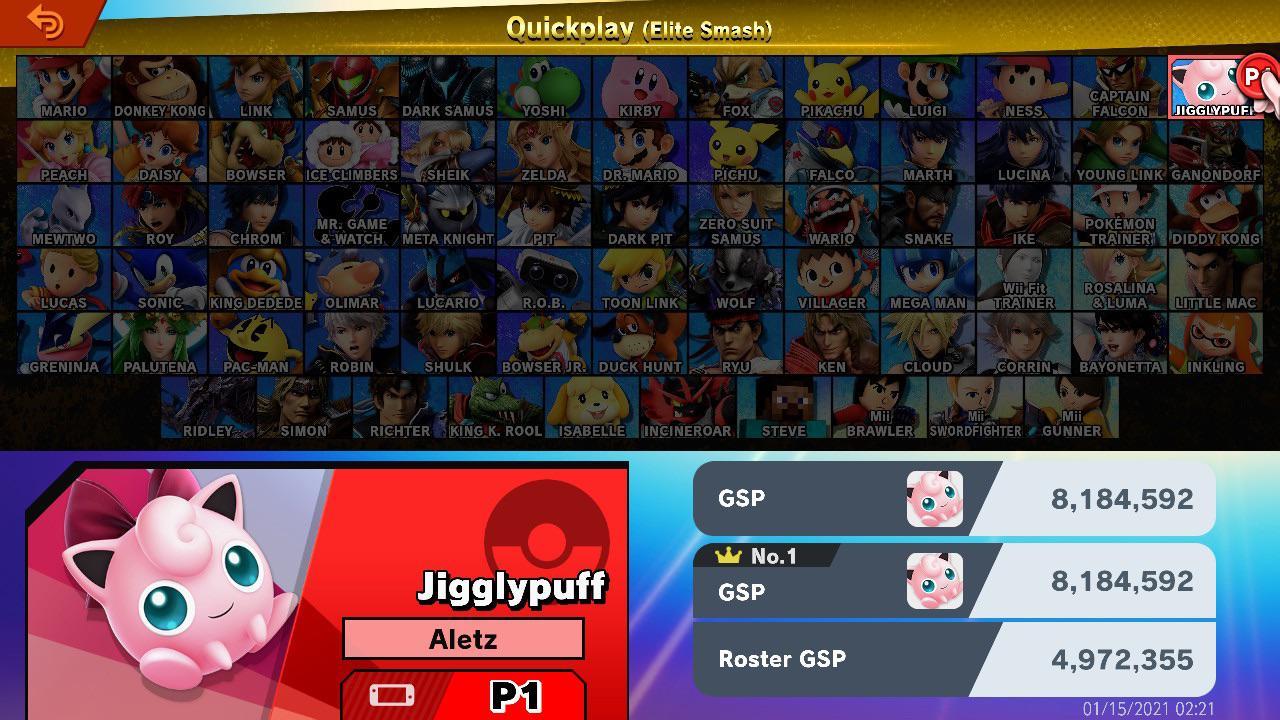Select Steve from the fighter grid
The image size is (1280, 720).
(785, 410)
